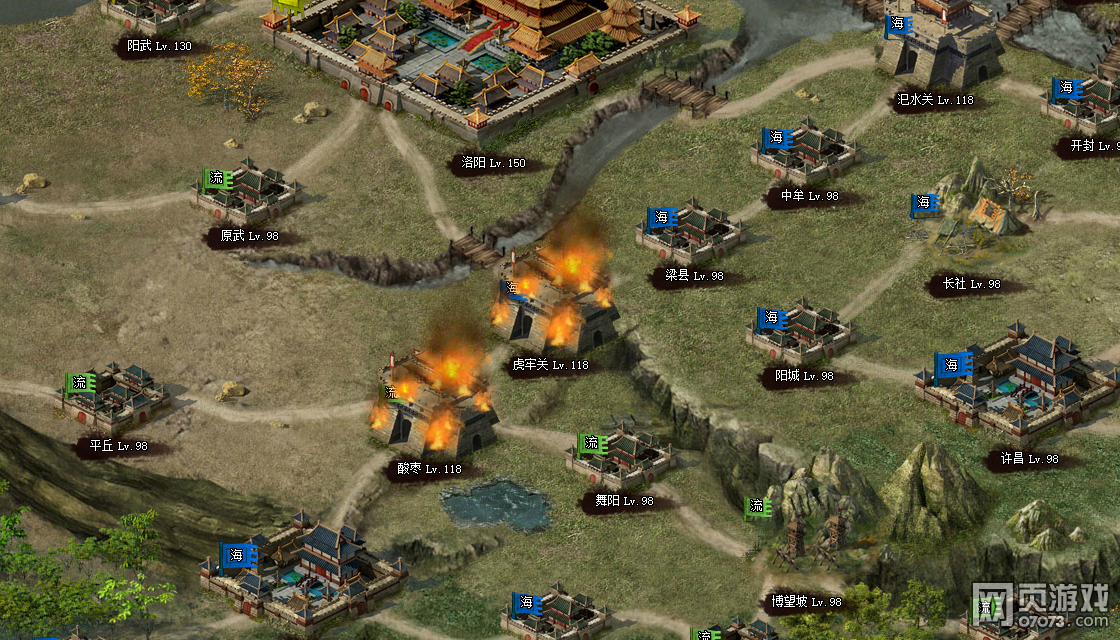Select the burning 酸枣 Lv.118 fortress
Viewport: 1120px width, 640px height.
click(x=437, y=410)
